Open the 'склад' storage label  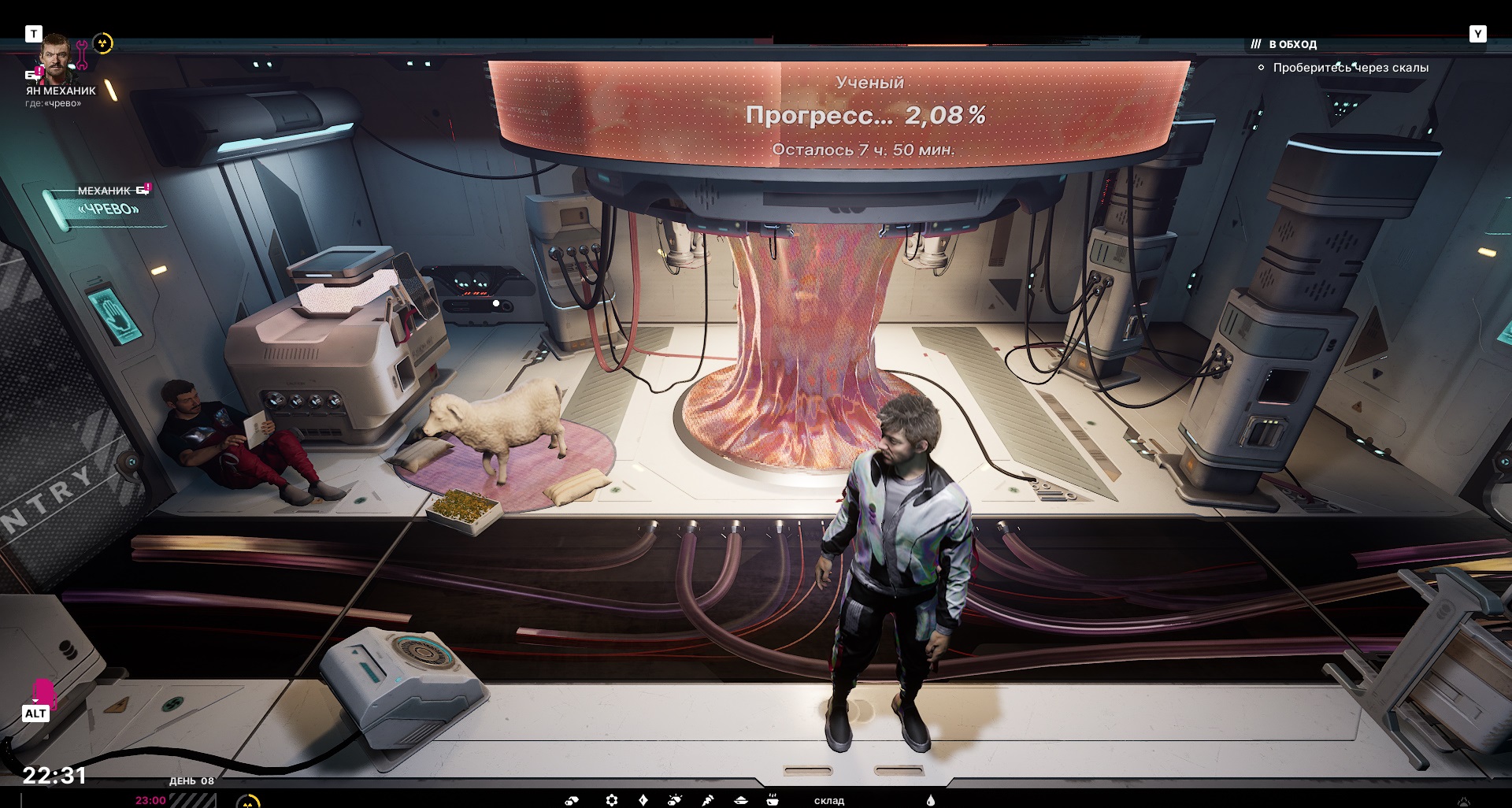click(x=828, y=800)
